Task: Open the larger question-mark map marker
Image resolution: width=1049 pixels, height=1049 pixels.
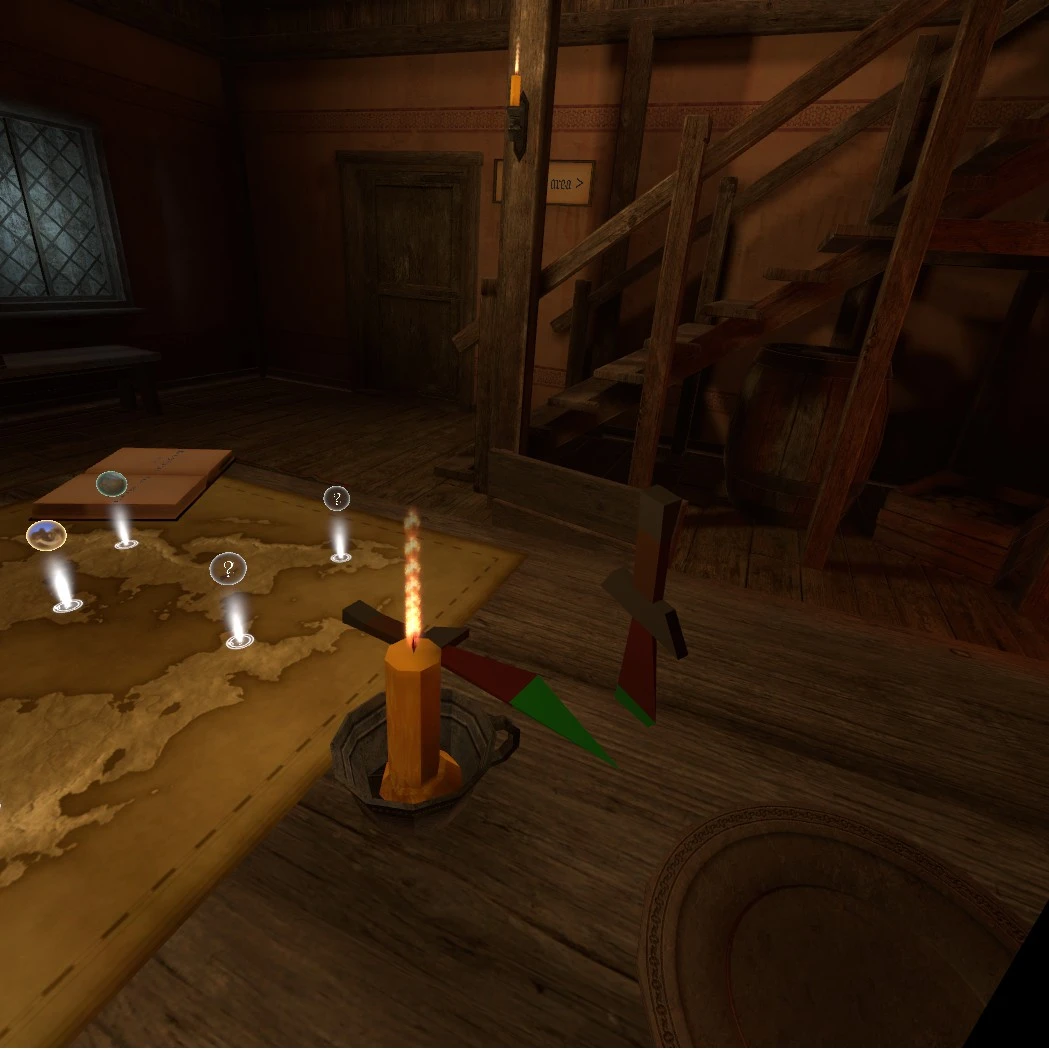Action: [x=228, y=570]
